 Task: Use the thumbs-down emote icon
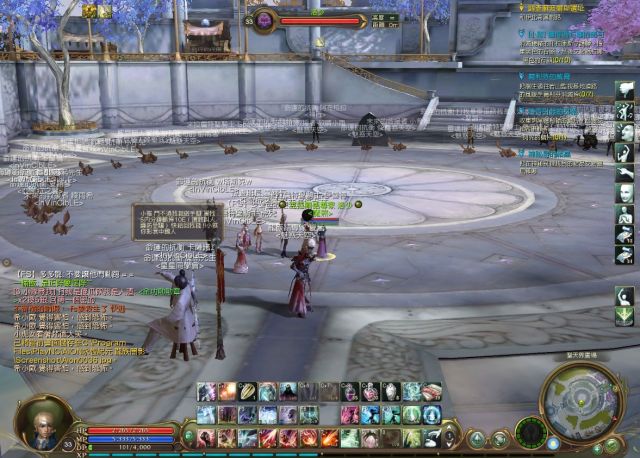[625, 90]
